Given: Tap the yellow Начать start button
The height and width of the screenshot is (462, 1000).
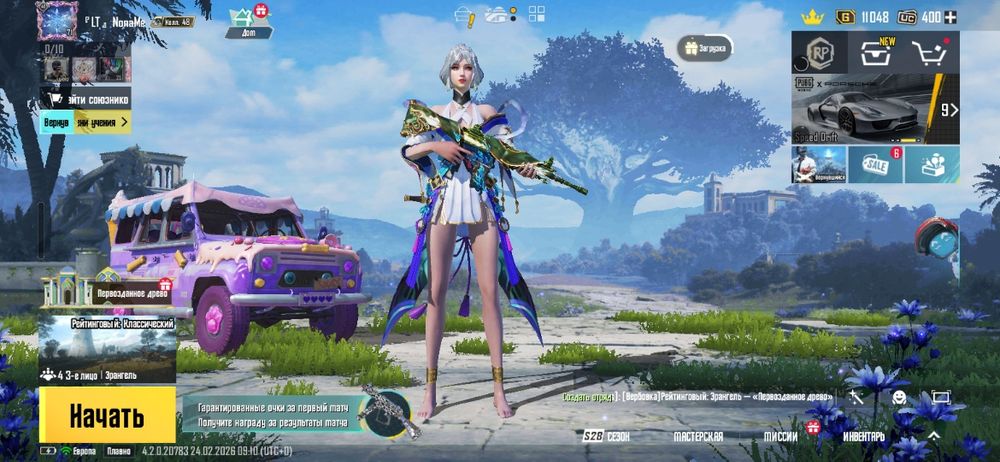Looking at the screenshot, I should (107, 415).
